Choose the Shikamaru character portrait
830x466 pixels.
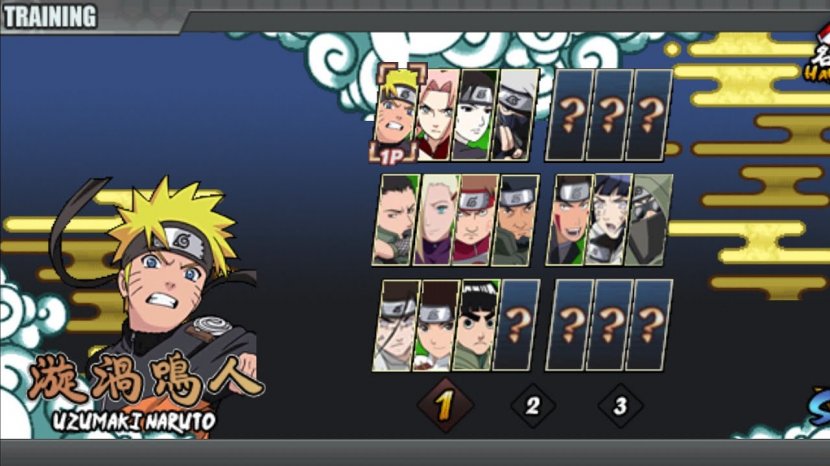point(396,220)
